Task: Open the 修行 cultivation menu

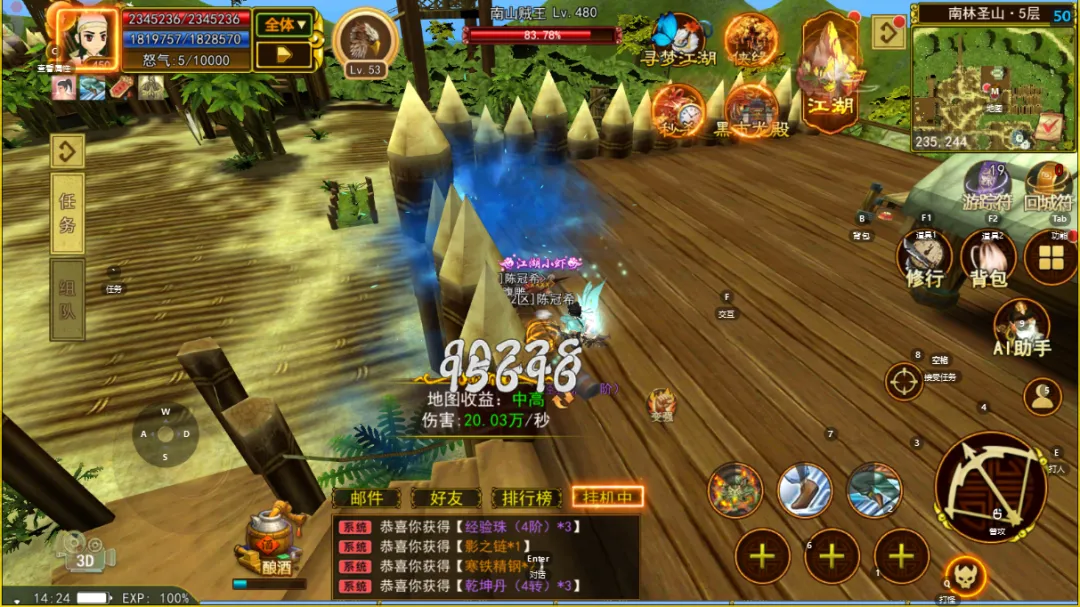Action: (925, 259)
